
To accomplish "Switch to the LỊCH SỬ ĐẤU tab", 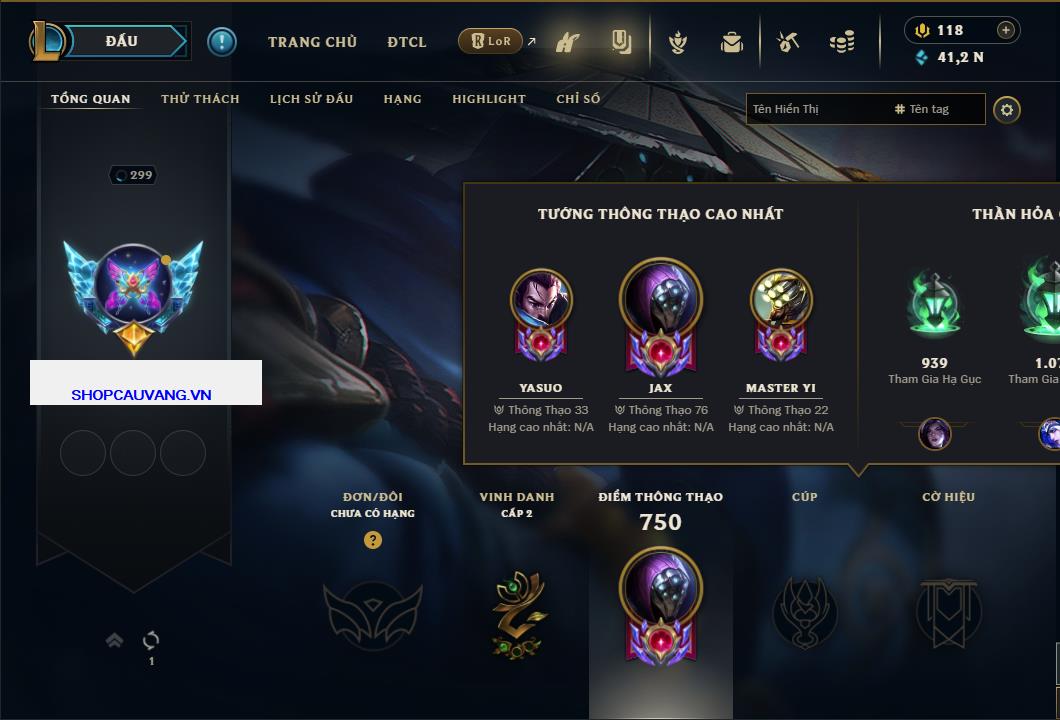I will point(311,99).
